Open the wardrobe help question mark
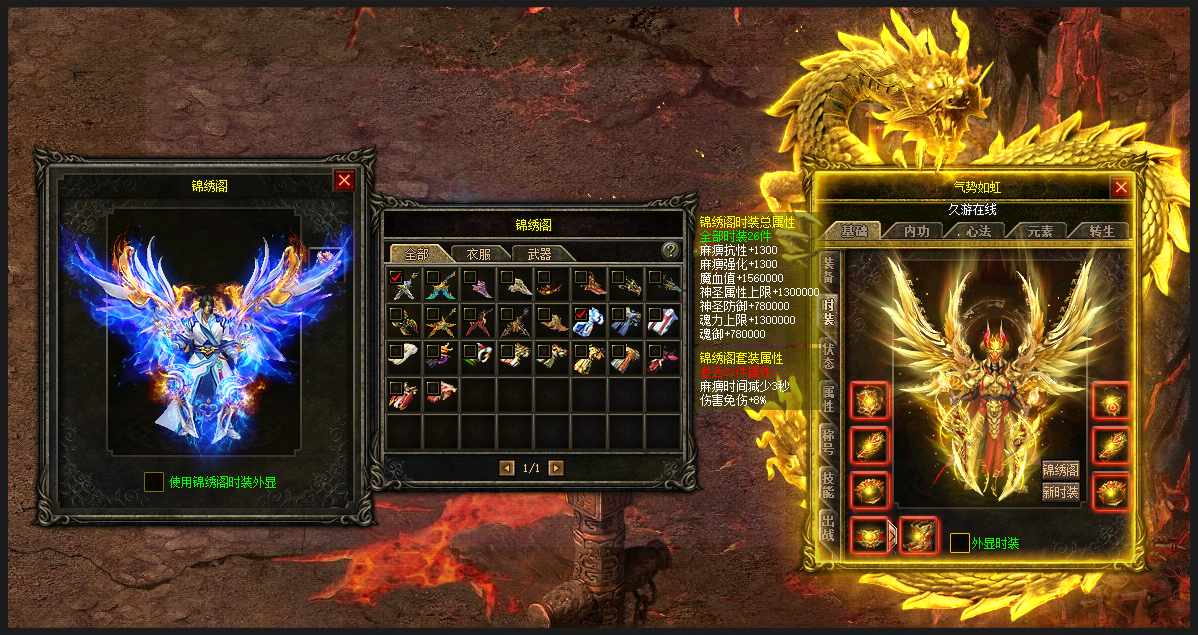This screenshot has width=1198, height=635. pyautogui.click(x=670, y=250)
